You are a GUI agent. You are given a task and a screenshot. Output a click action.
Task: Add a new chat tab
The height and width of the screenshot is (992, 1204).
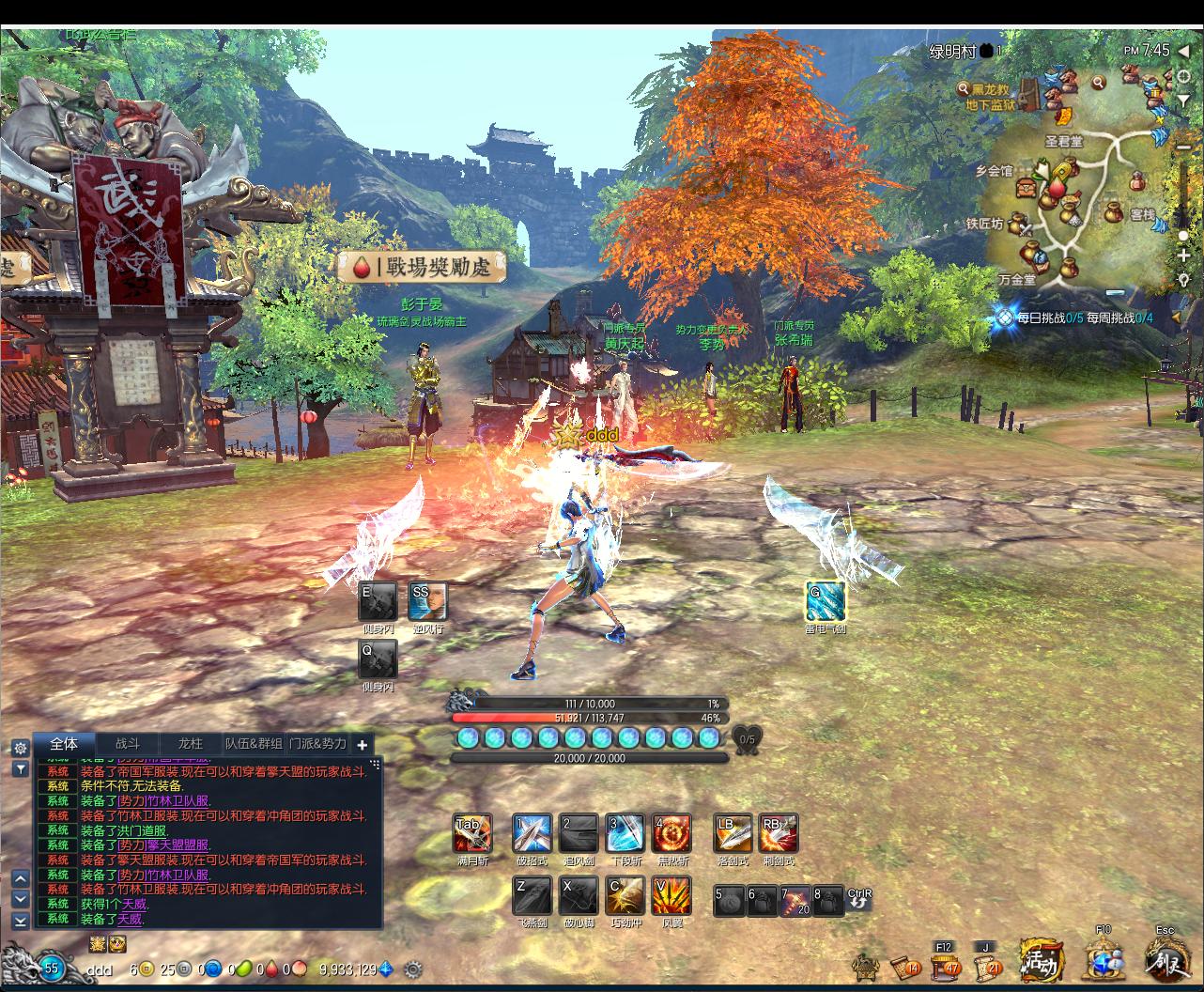click(363, 744)
